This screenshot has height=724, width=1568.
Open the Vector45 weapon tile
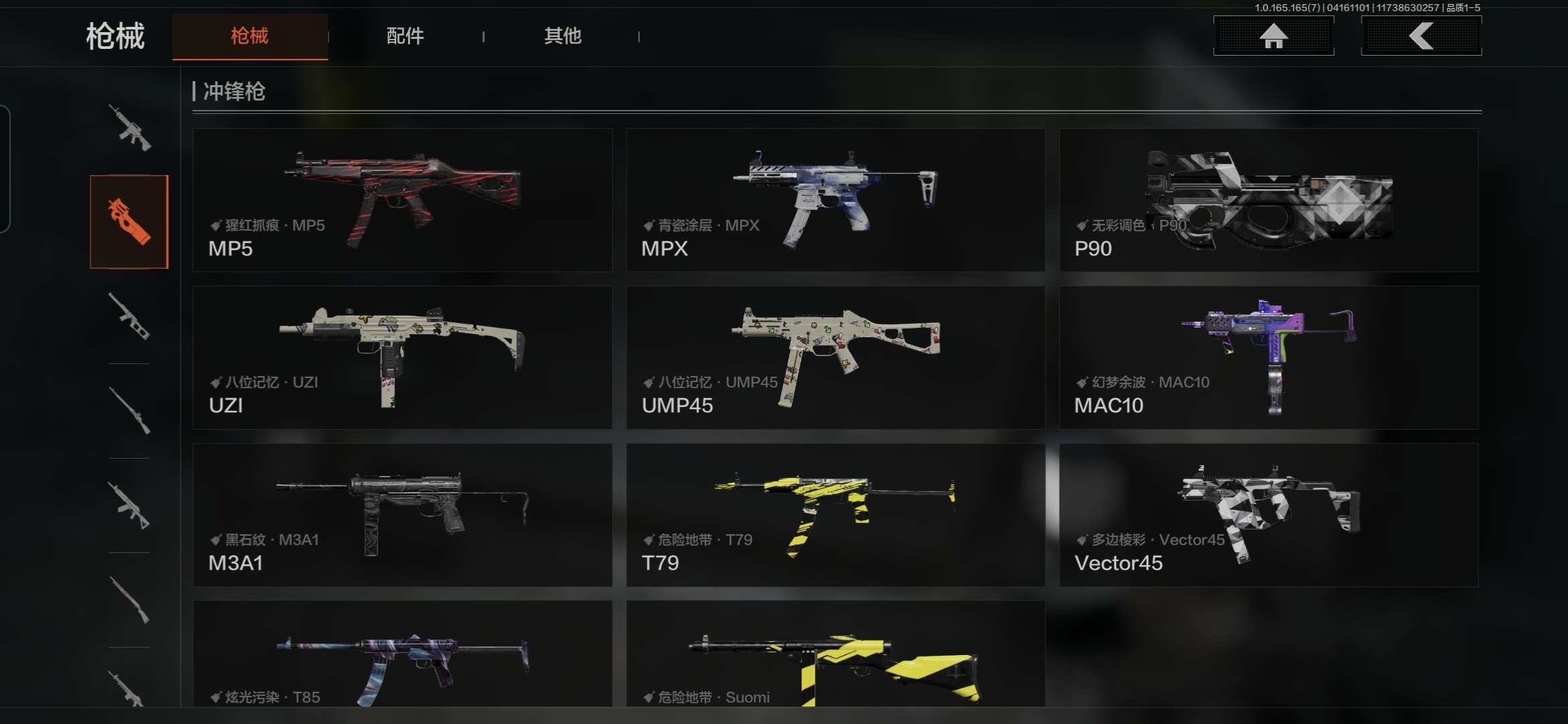(1268, 515)
